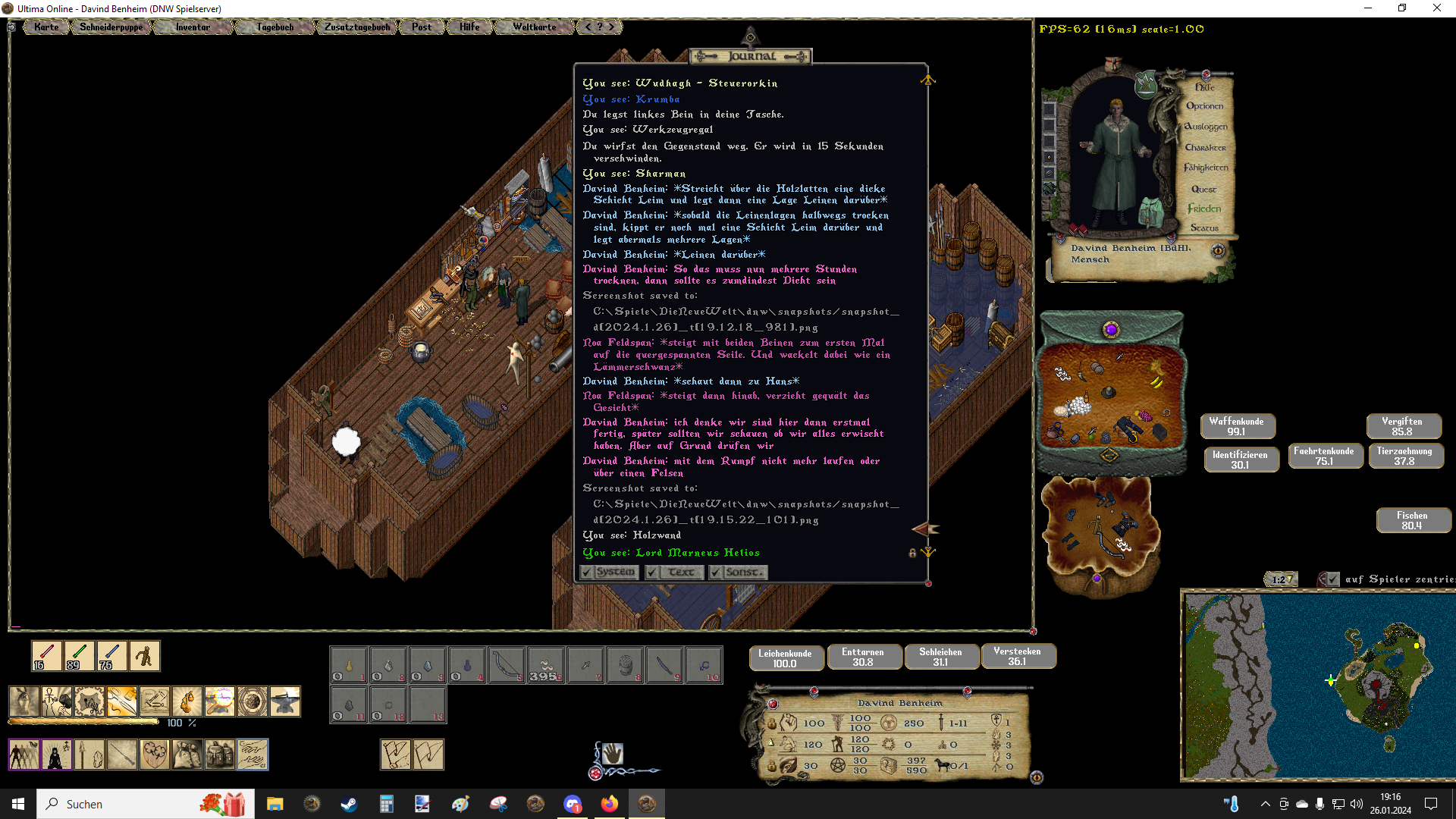Click the world minimap

pyautogui.click(x=1318, y=686)
